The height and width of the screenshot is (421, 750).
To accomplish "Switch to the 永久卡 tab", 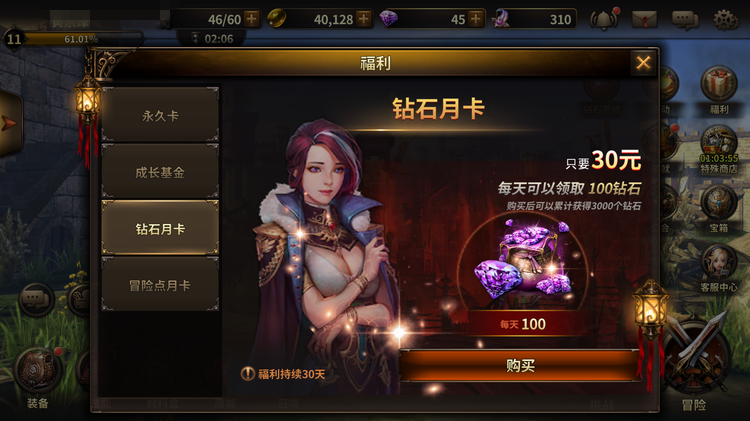I will [160, 115].
